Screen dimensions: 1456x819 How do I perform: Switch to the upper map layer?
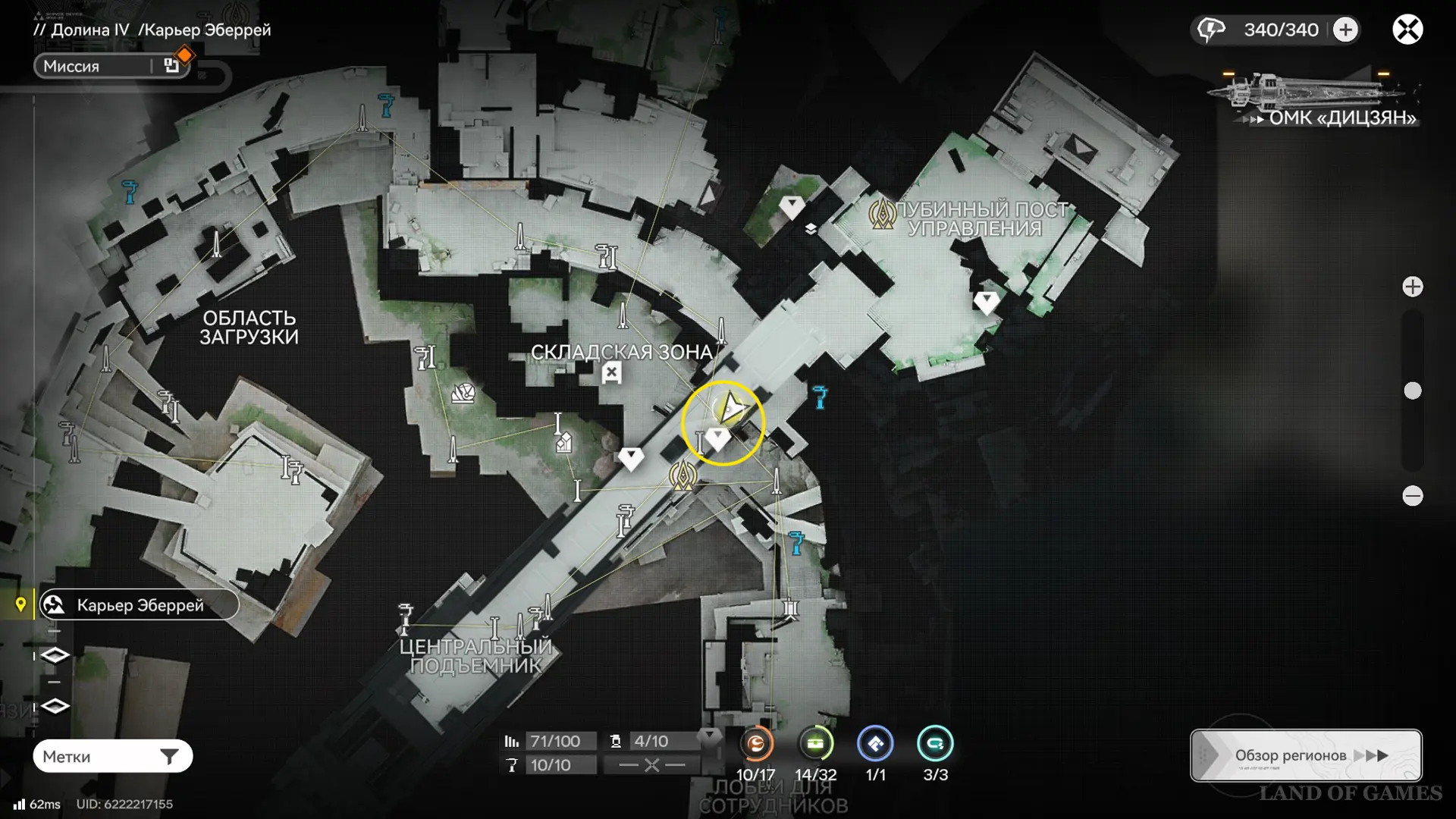[55, 655]
